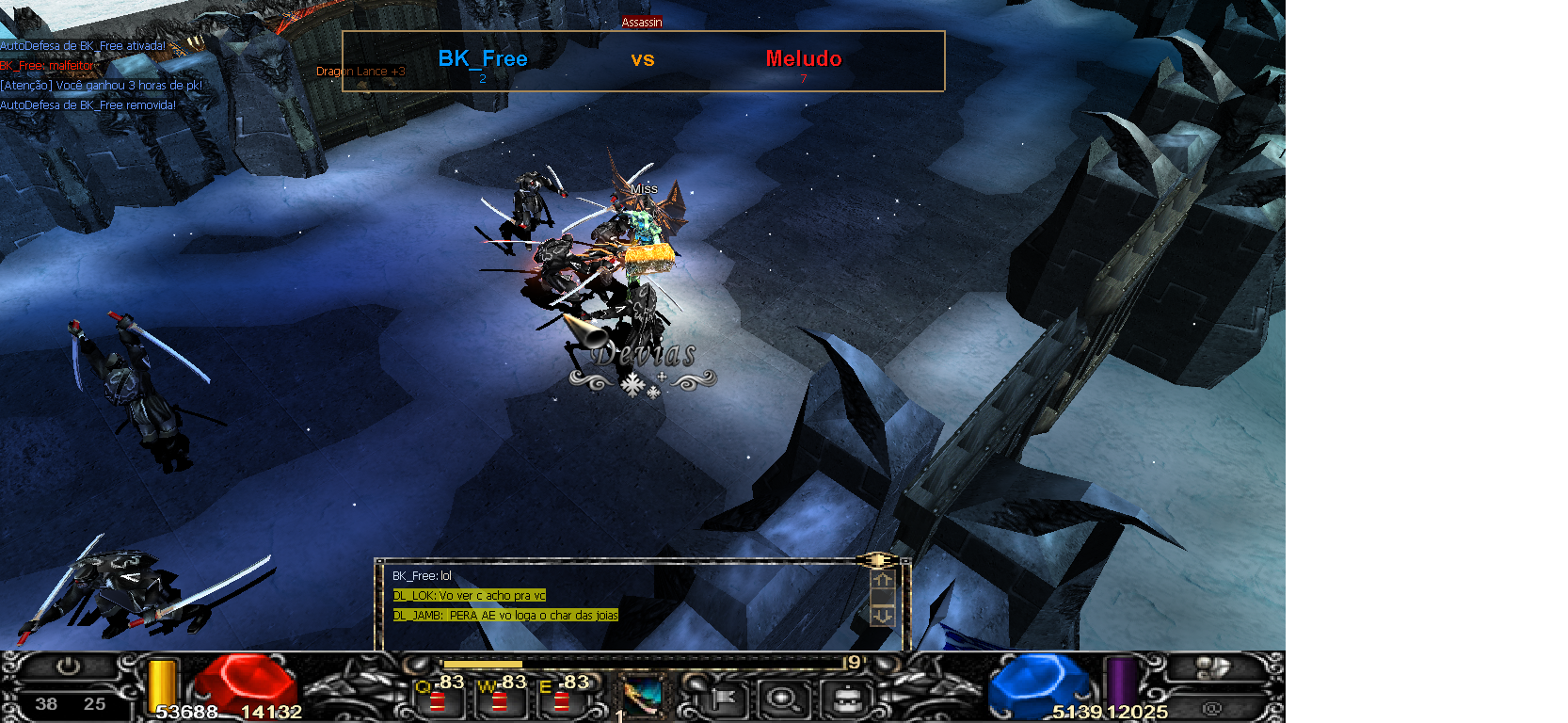Click the BK_Free: lol chat line
Viewport: 1568px width, 723px height.
(422, 575)
